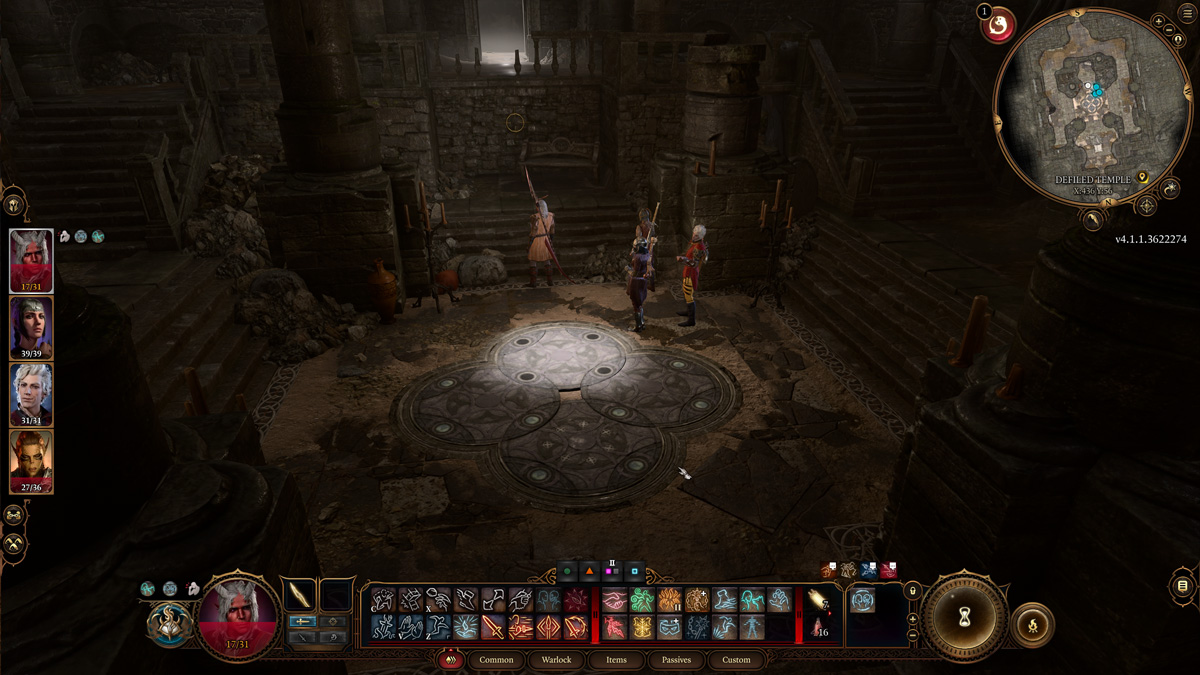Zoom in the minimap with plus button
Image resolution: width=1200 pixels, height=675 pixels.
(x=1158, y=21)
